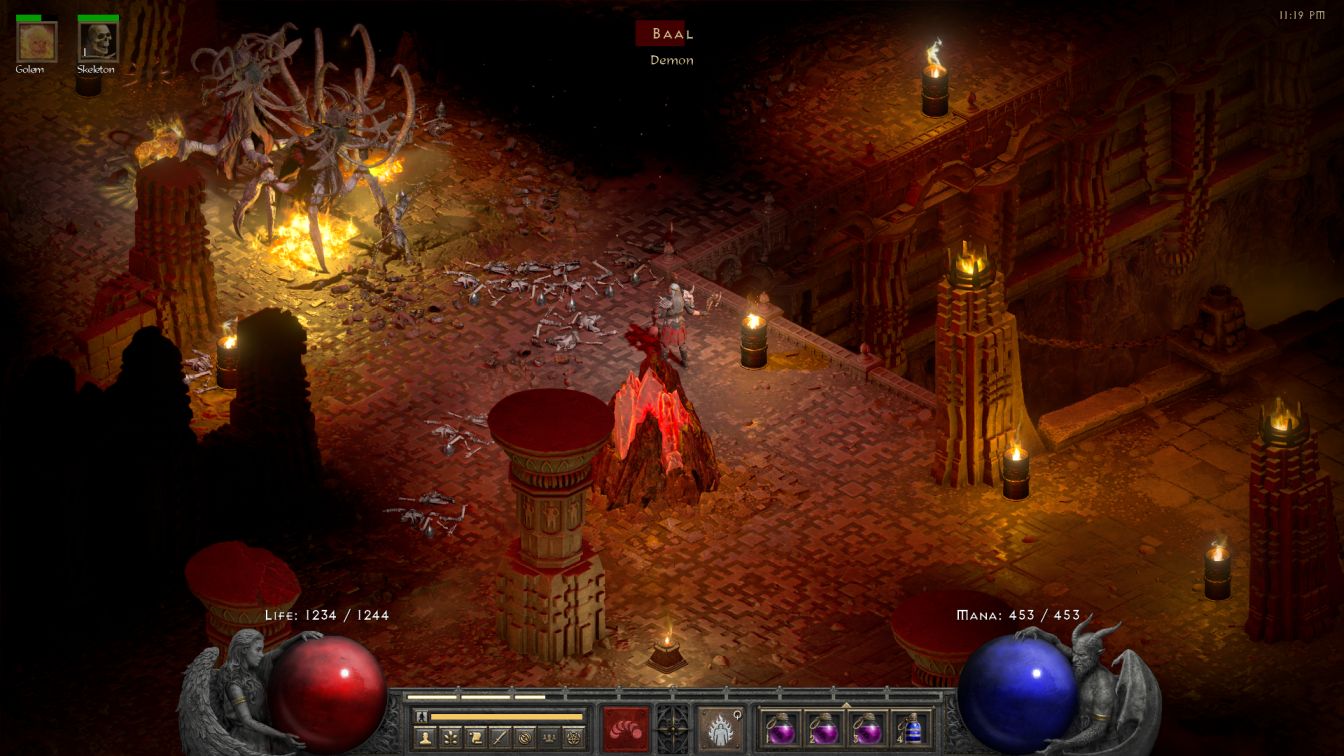Change the flaming figure right-click skill
The width and height of the screenshot is (1344, 756).
pyautogui.click(x=719, y=728)
